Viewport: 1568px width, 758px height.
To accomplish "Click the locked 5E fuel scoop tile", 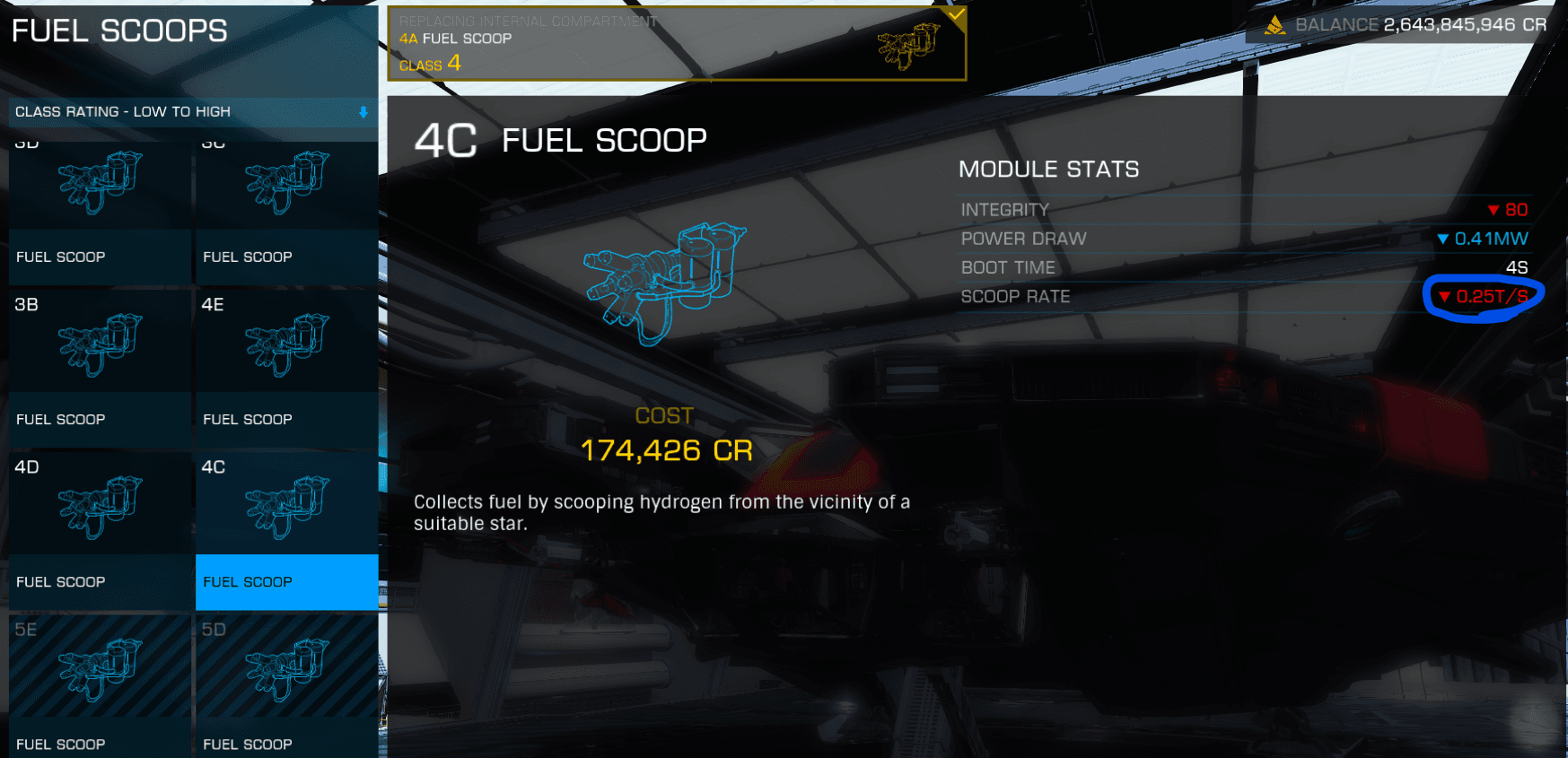I will [x=100, y=686].
